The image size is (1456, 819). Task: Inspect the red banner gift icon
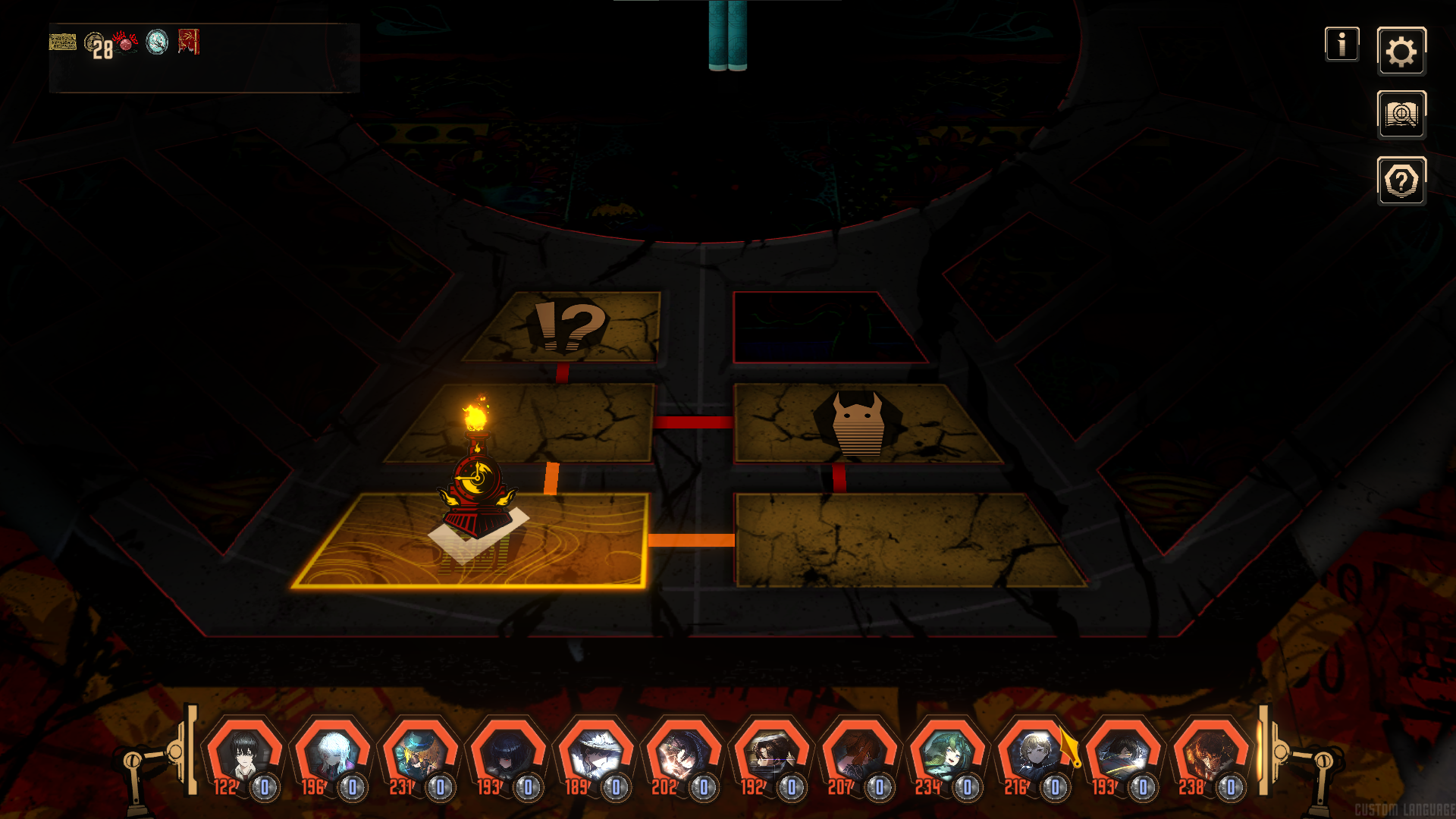click(189, 42)
